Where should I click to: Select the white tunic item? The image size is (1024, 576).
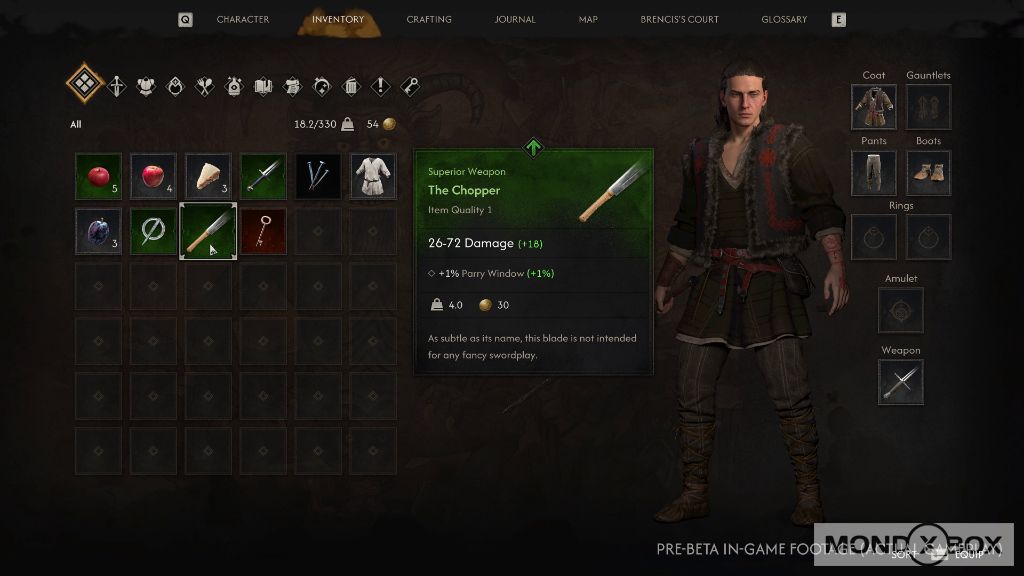[373, 176]
